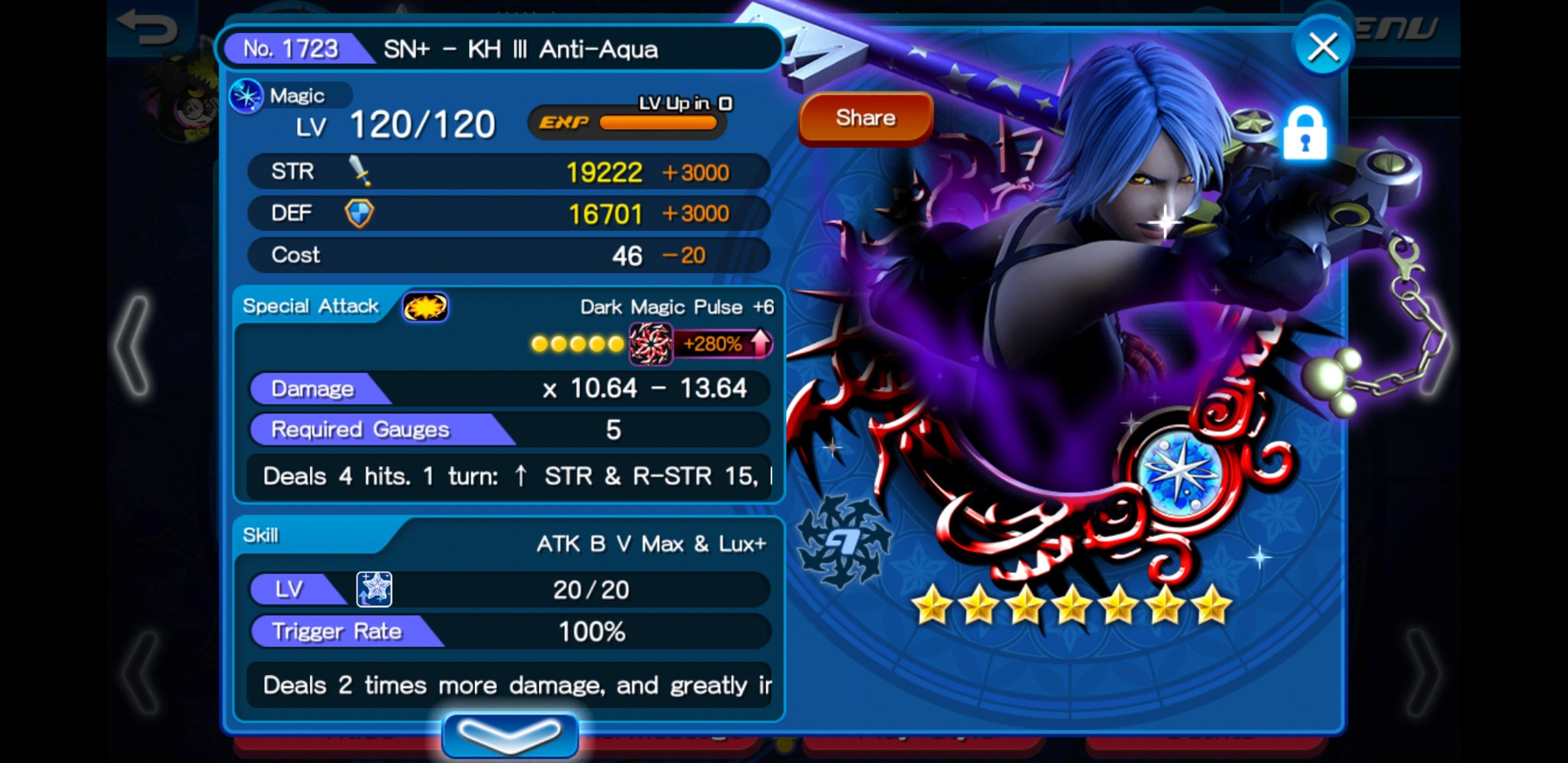
Task: Share the Anti-Aqua medal
Action: coord(865,118)
